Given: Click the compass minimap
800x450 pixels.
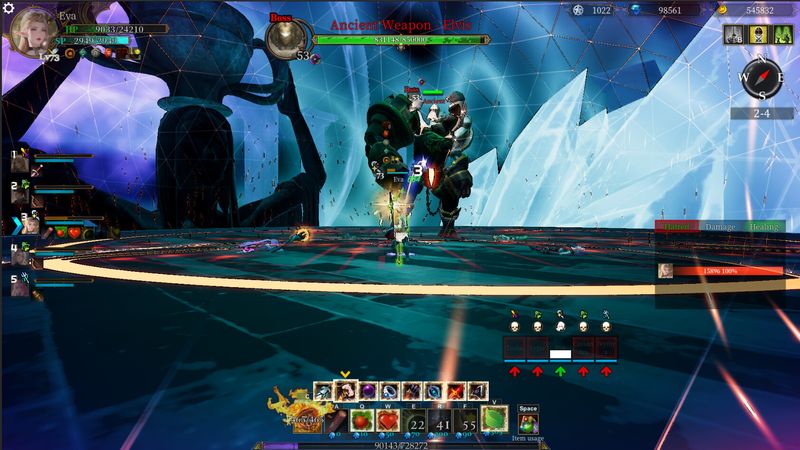Looking at the screenshot, I should (x=761, y=79).
